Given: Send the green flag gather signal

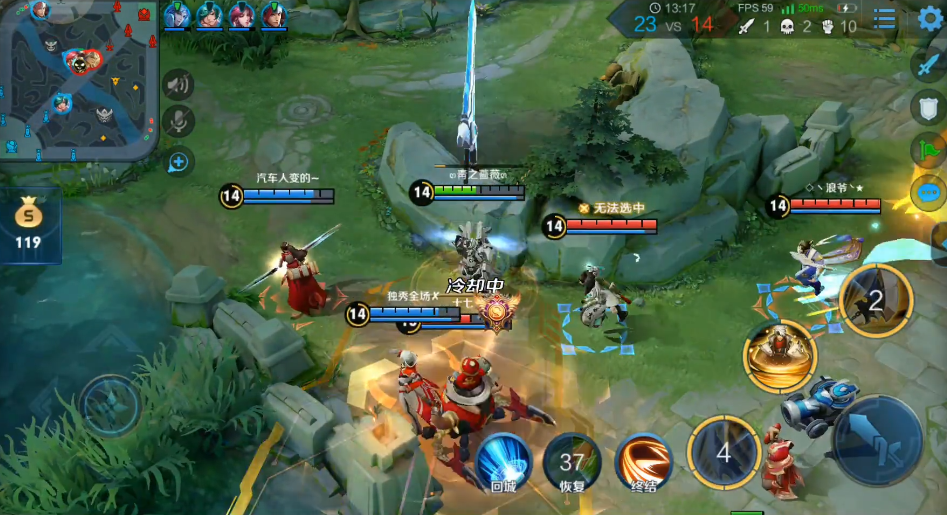Looking at the screenshot, I should [927, 151].
